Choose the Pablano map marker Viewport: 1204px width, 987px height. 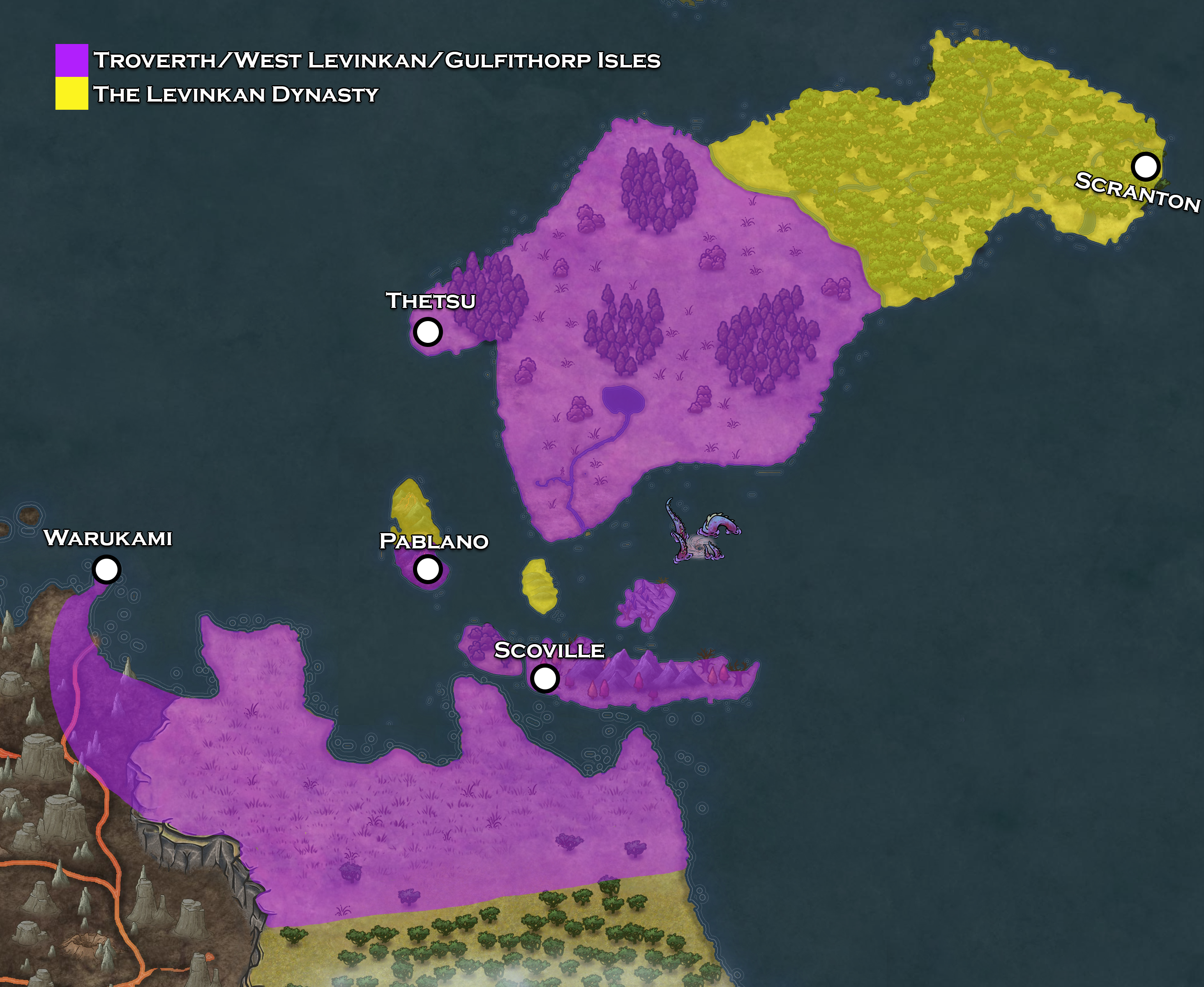(427, 568)
